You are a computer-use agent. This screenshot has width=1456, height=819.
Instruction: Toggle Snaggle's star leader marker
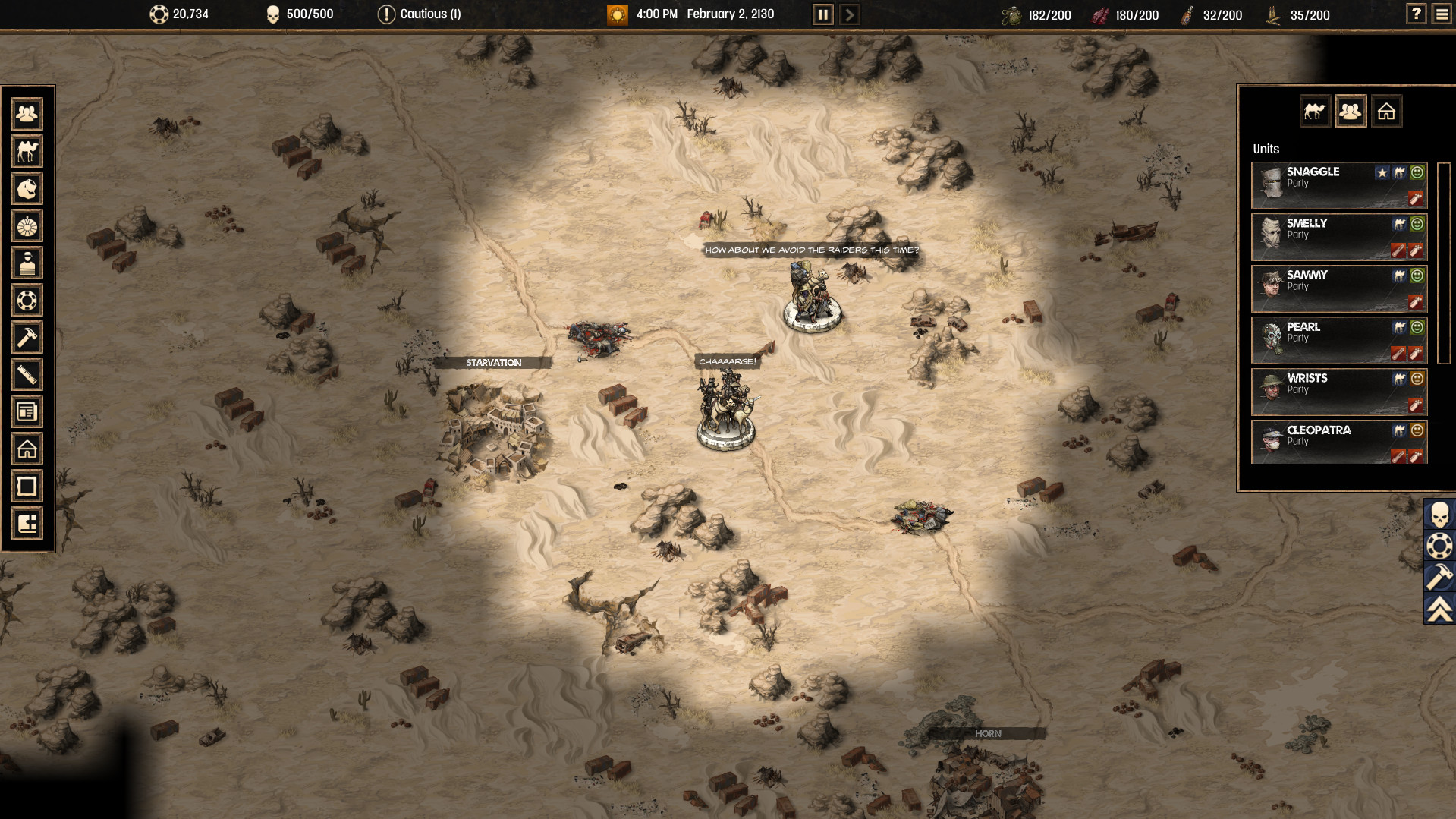click(x=1380, y=172)
